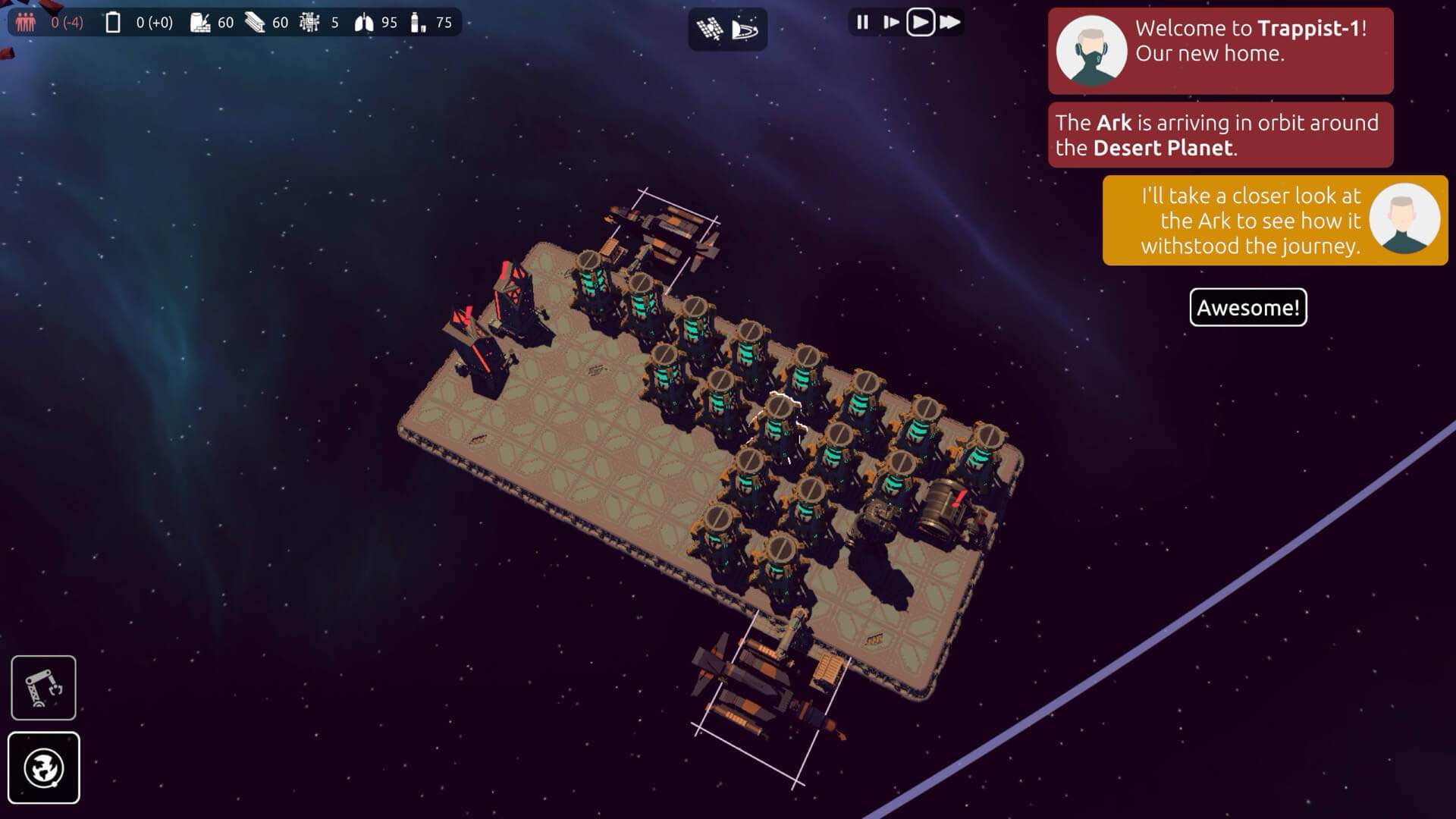Screen dimensions: 1456x819
Task: Pause the game simulation
Action: pyautogui.click(x=862, y=22)
